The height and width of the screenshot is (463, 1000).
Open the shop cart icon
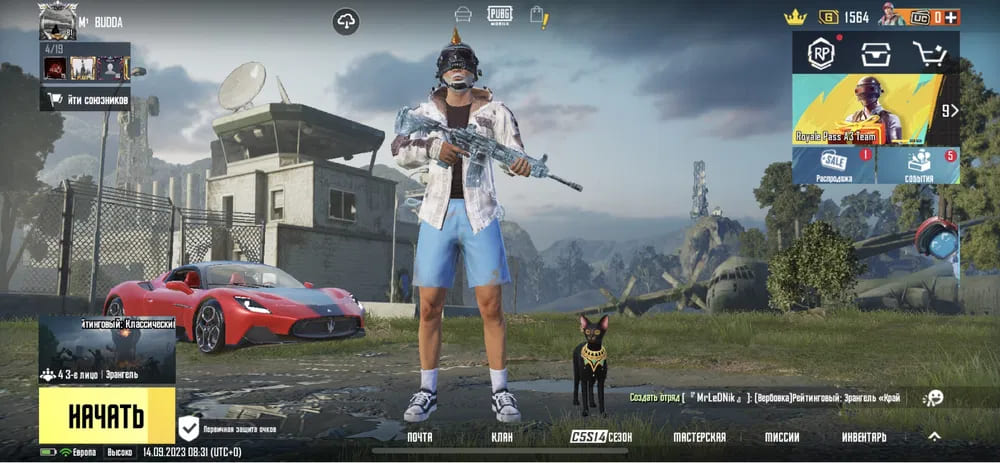click(929, 54)
